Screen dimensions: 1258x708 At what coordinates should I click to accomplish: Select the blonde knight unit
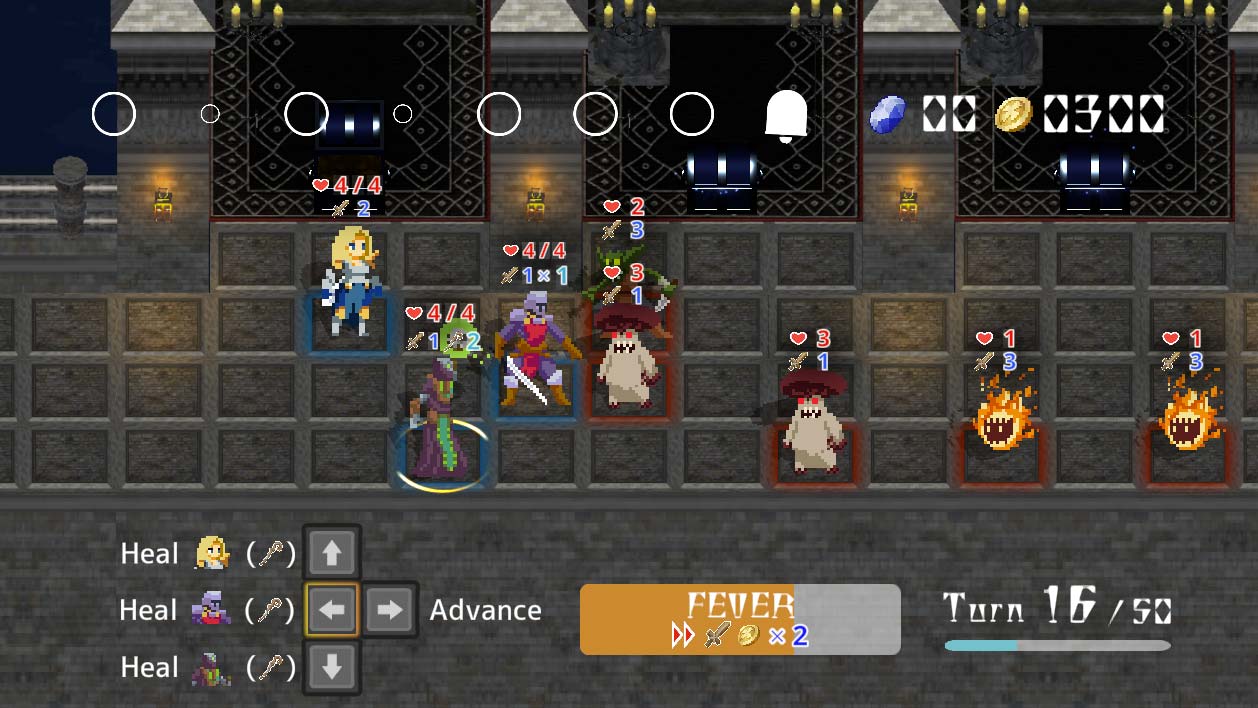352,280
